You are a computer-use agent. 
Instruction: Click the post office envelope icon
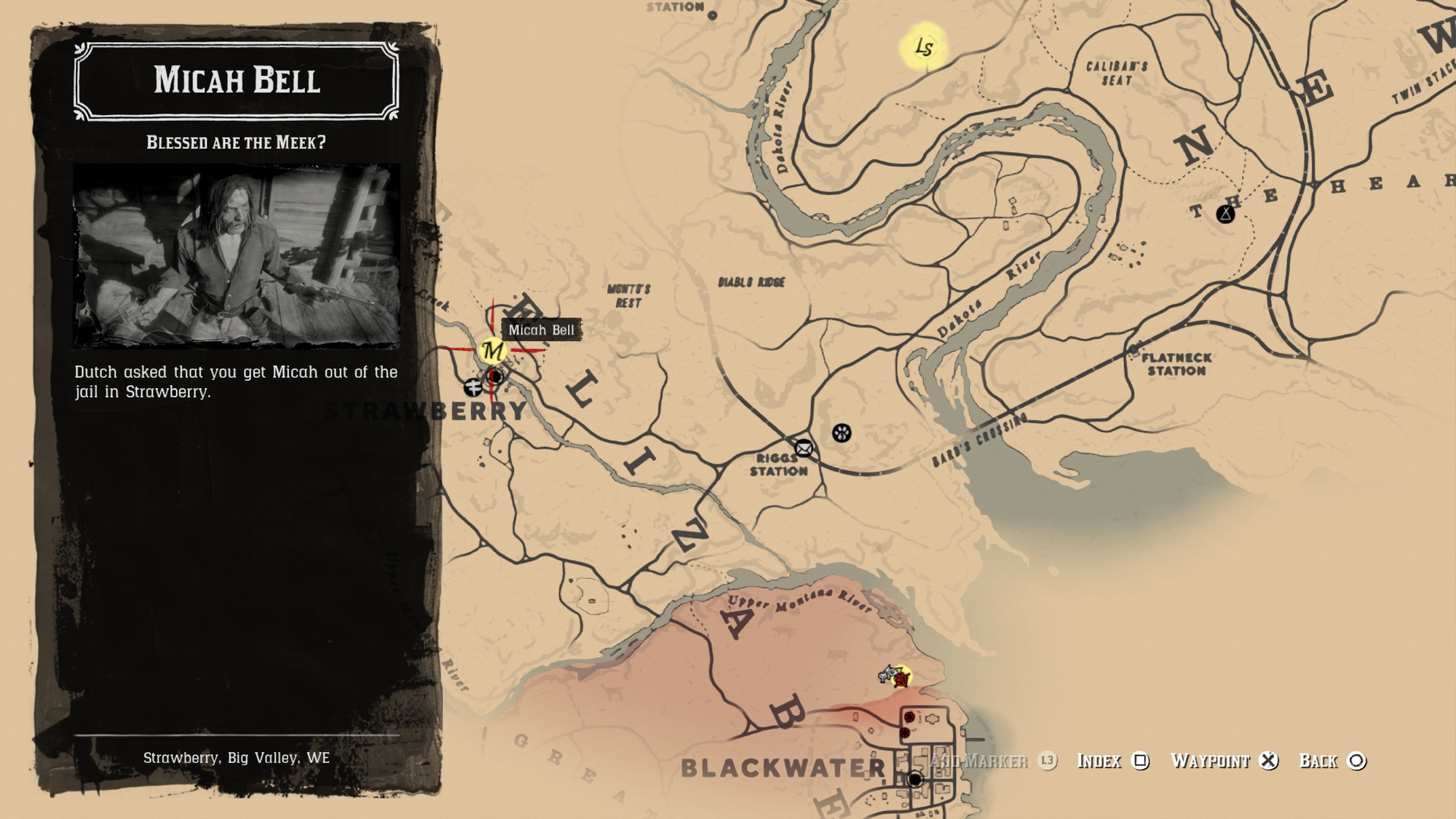click(804, 448)
